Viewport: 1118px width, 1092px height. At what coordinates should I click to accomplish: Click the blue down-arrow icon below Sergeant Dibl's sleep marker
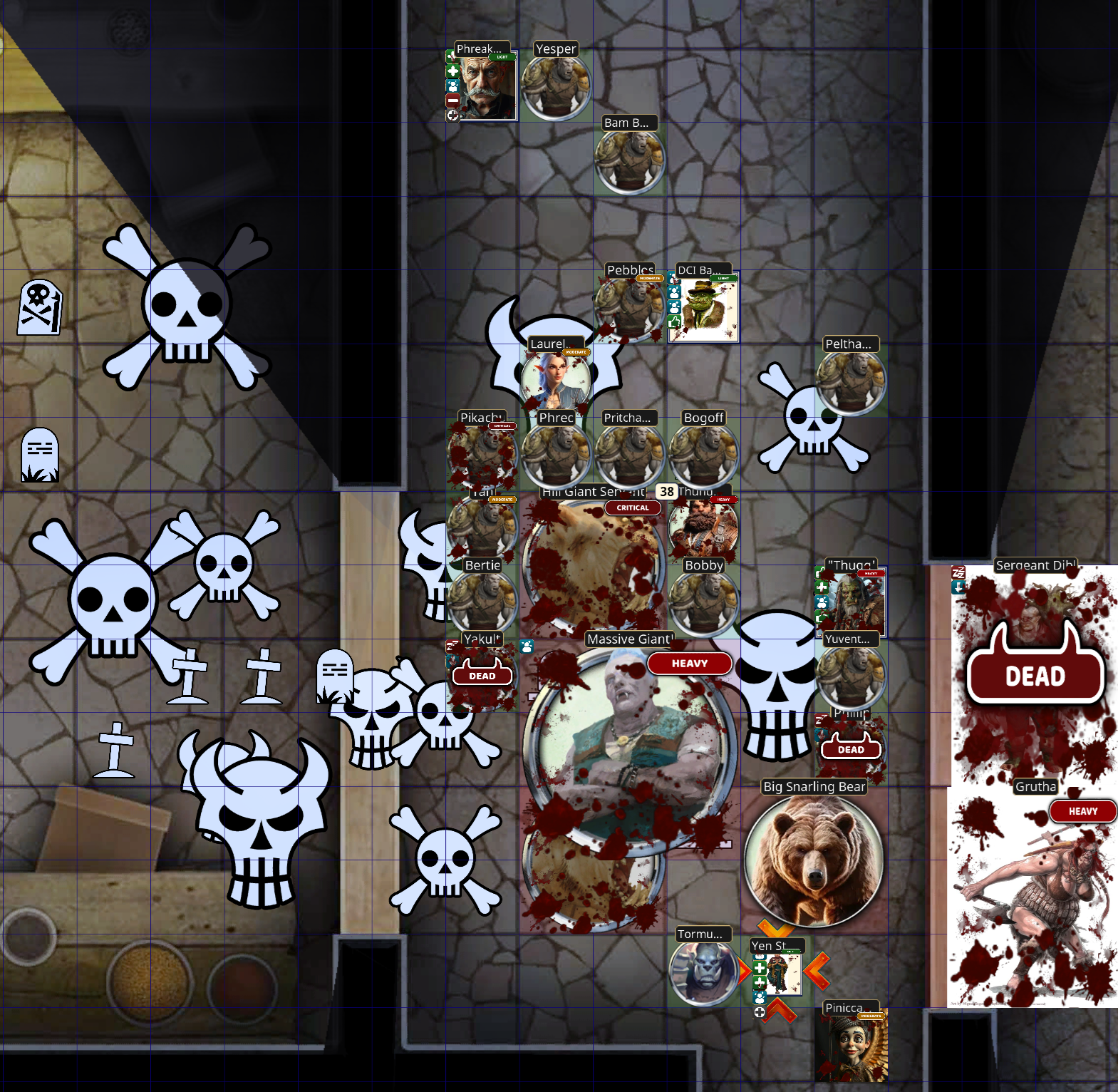click(x=958, y=587)
